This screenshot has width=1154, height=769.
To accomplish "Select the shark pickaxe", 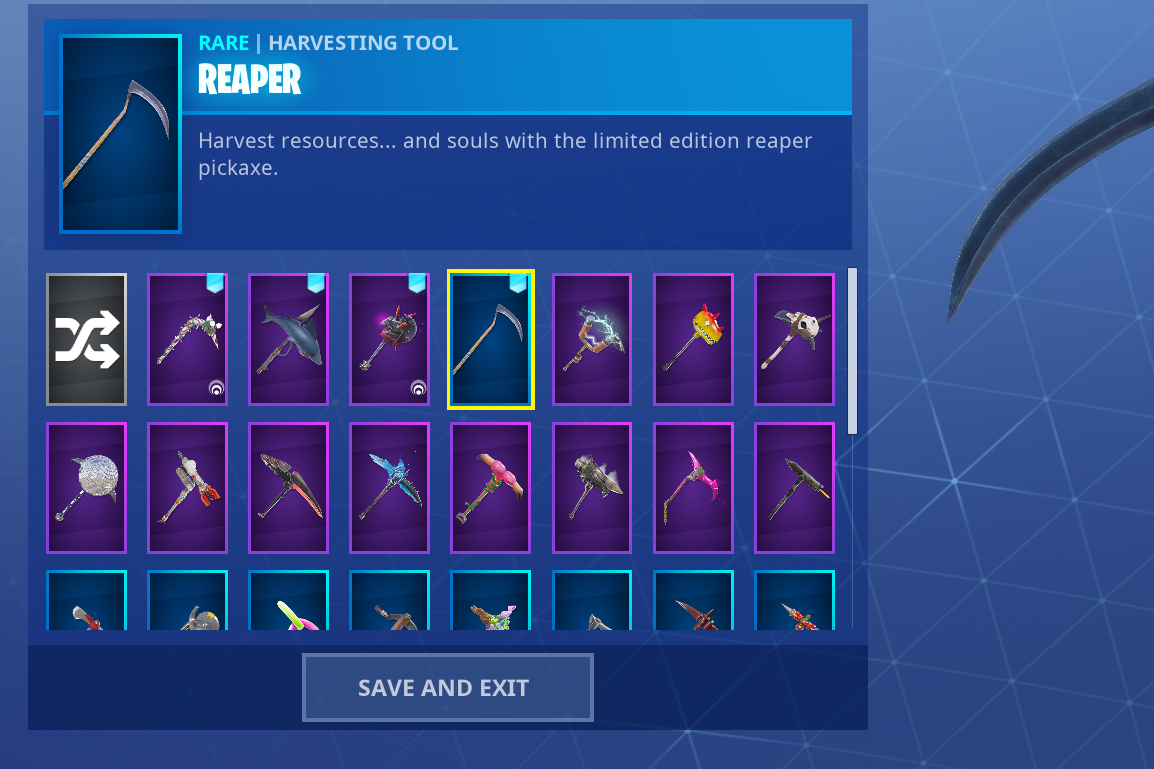I will [288, 339].
